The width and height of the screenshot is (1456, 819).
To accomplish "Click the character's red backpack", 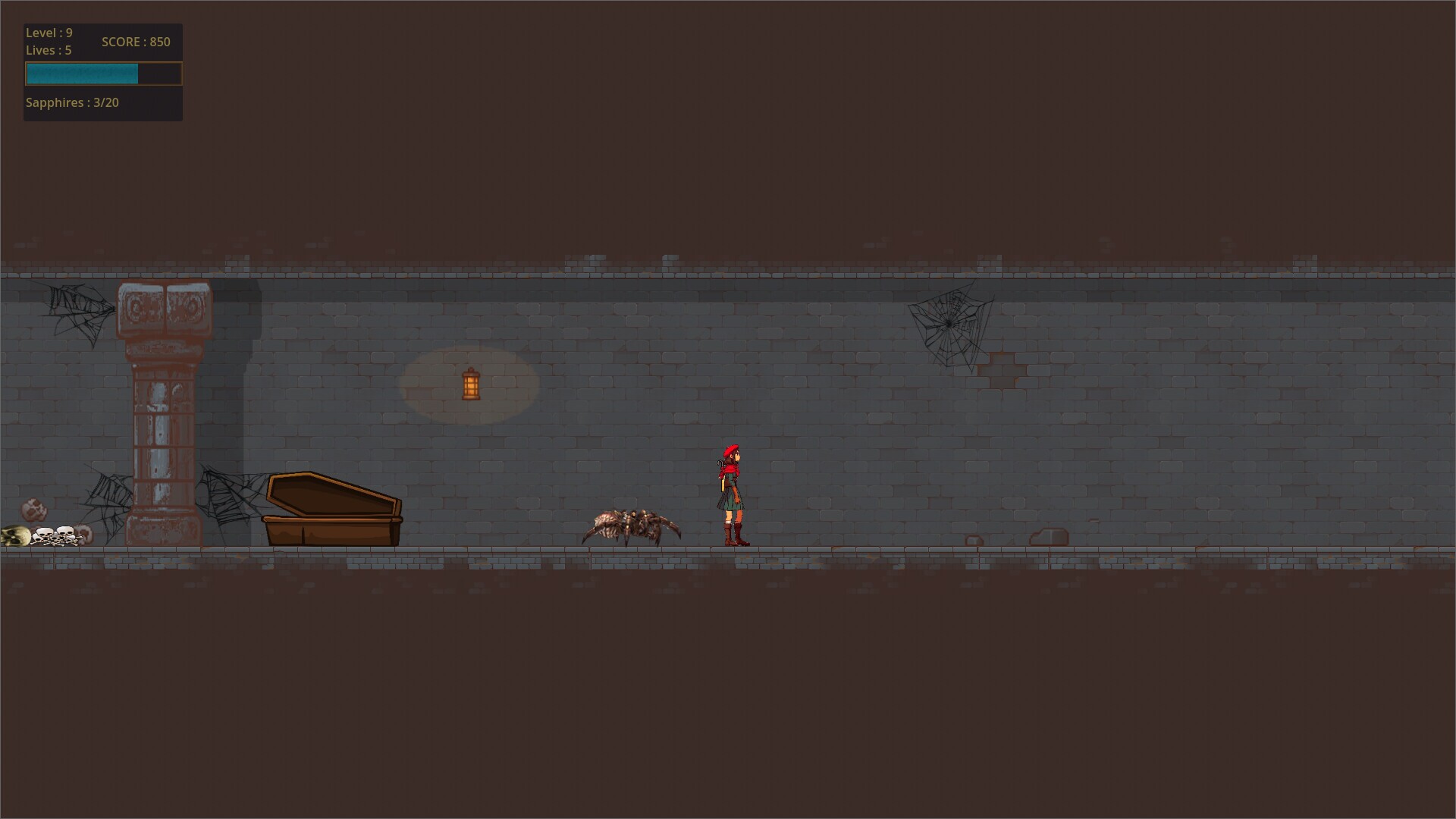I will pyautogui.click(x=720, y=470).
